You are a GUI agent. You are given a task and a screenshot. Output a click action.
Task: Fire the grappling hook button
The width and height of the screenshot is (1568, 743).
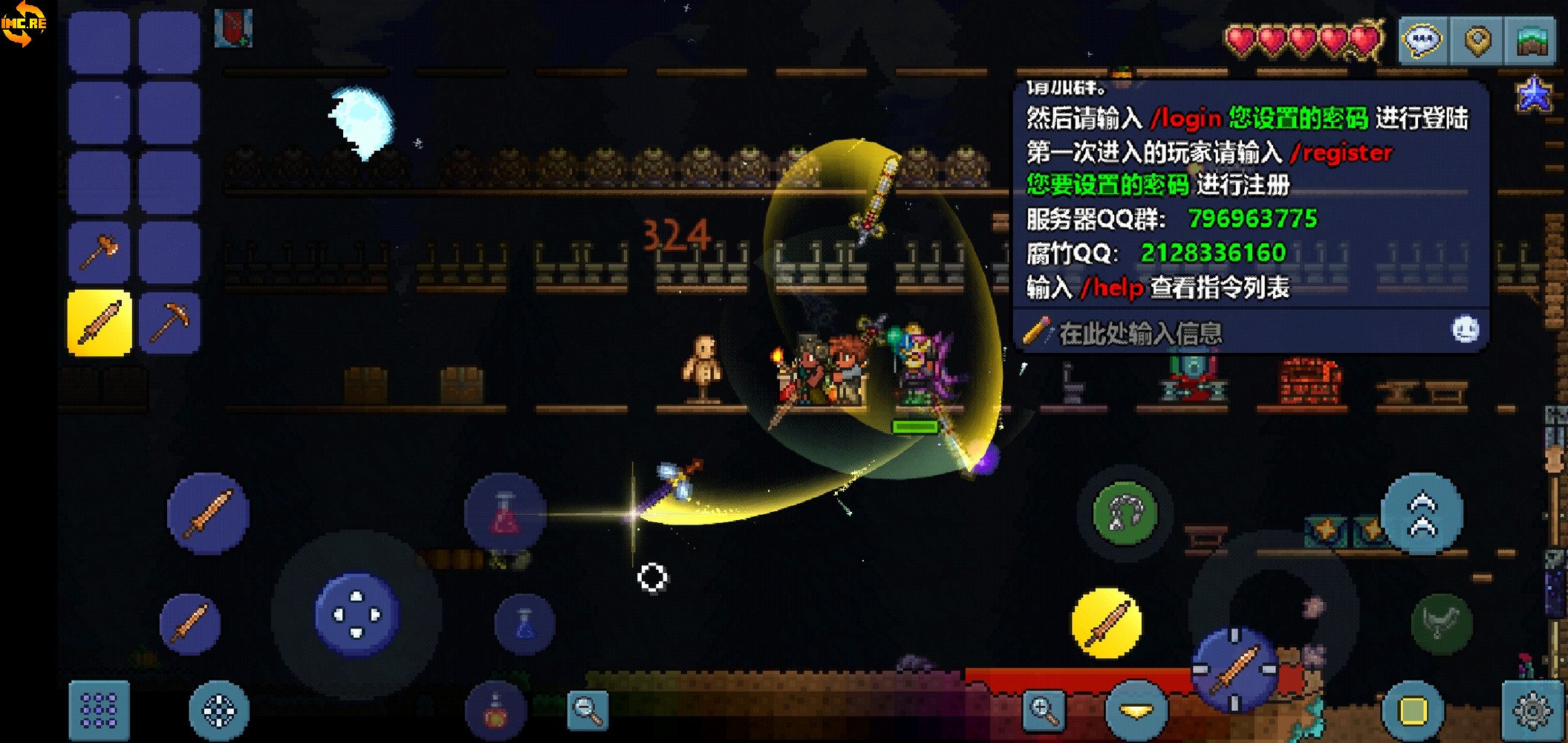pyautogui.click(x=1125, y=513)
